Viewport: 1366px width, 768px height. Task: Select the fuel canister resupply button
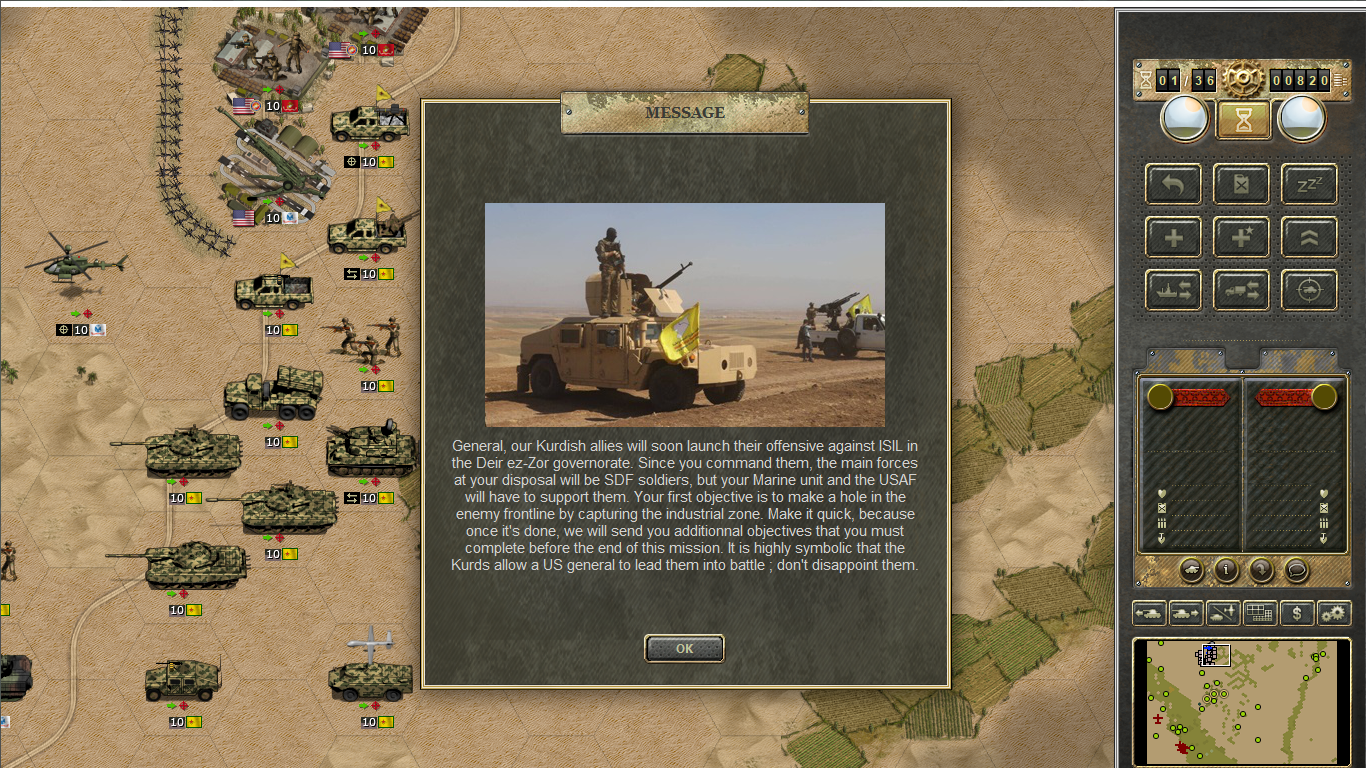[1241, 184]
